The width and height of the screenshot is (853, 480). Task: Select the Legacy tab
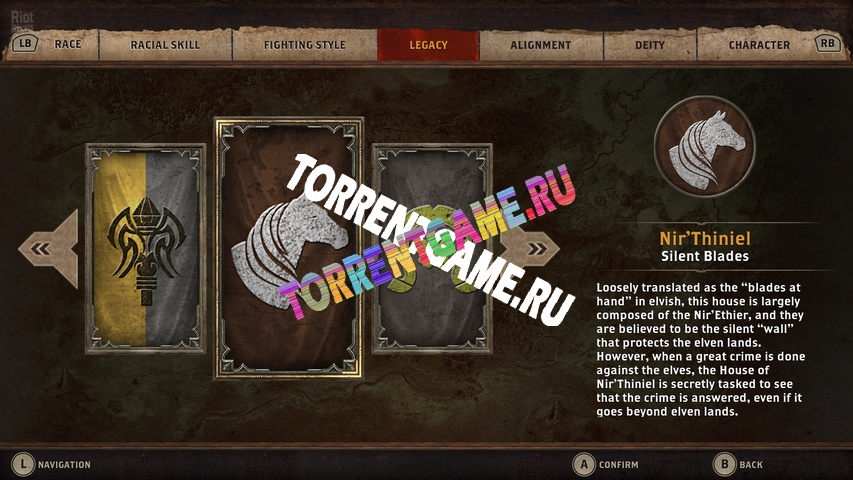coord(428,45)
